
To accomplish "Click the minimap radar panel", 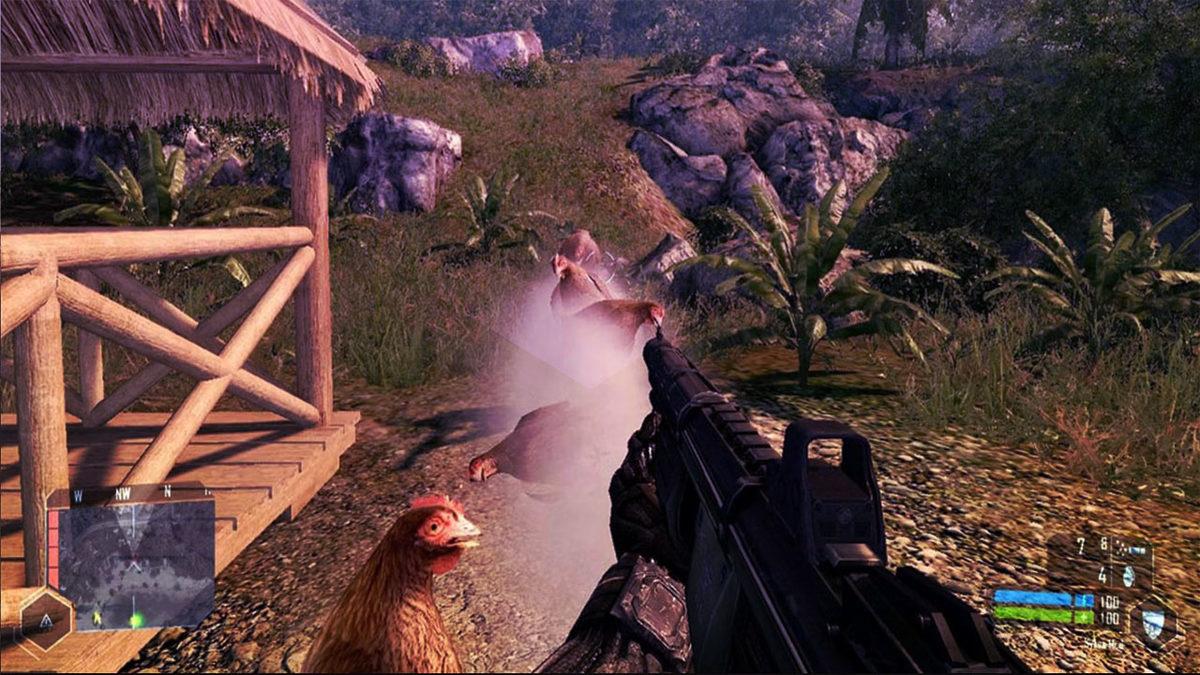I will pos(136,563).
